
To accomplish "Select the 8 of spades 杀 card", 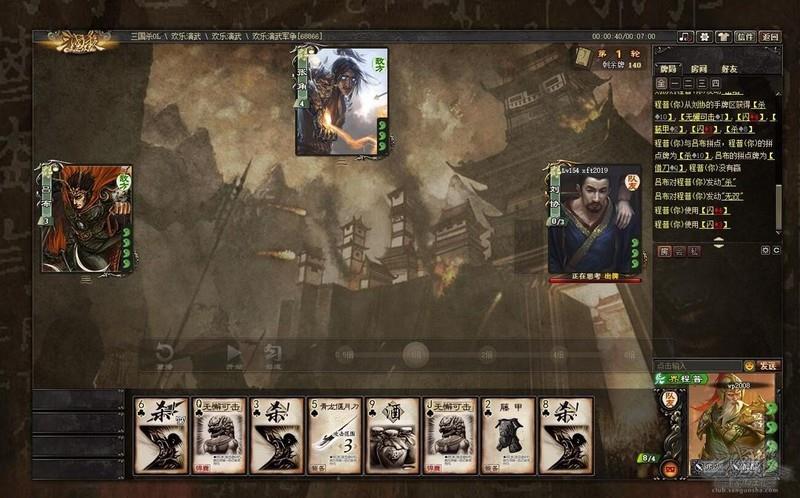I will tap(566, 435).
